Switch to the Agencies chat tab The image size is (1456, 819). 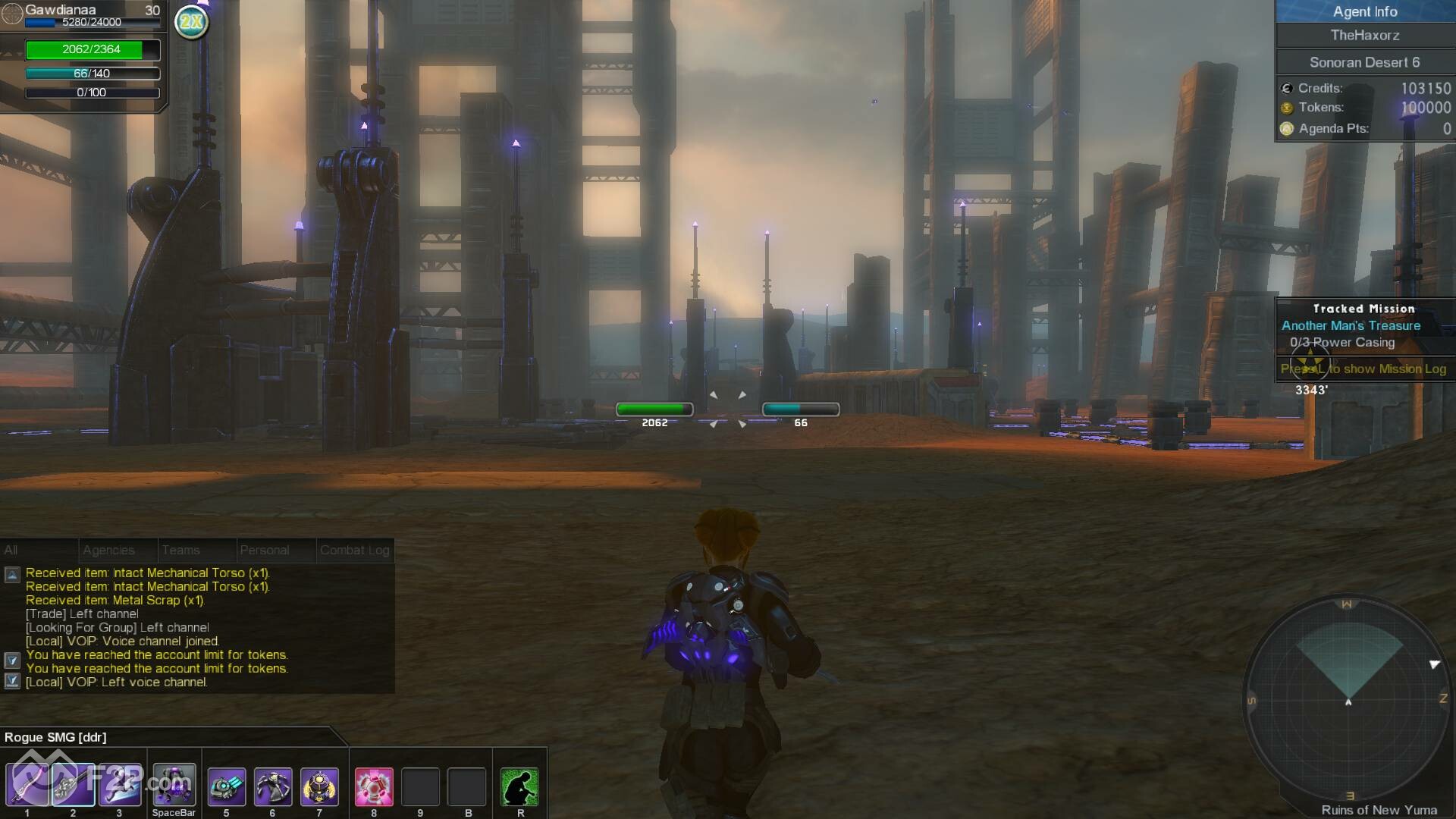pyautogui.click(x=108, y=550)
